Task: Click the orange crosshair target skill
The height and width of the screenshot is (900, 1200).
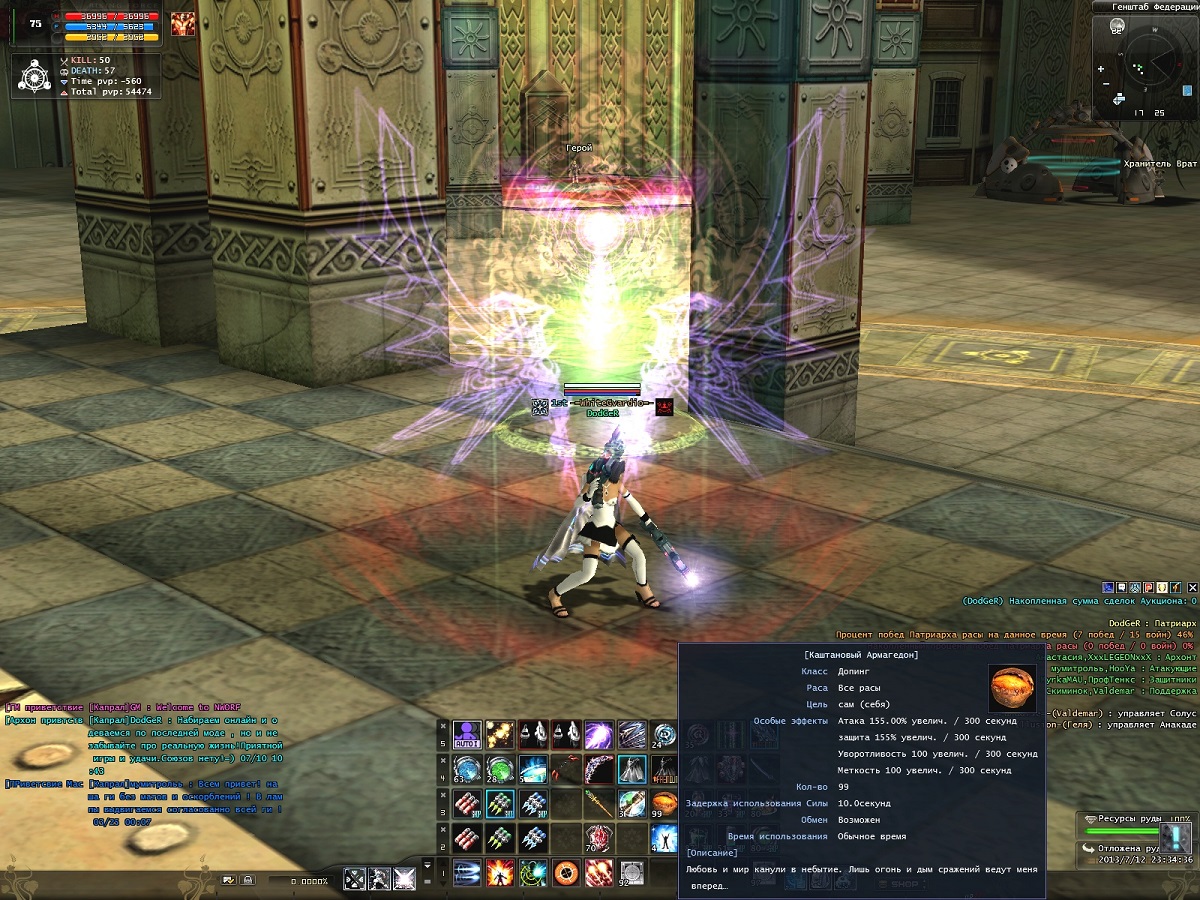Action: tap(566, 873)
